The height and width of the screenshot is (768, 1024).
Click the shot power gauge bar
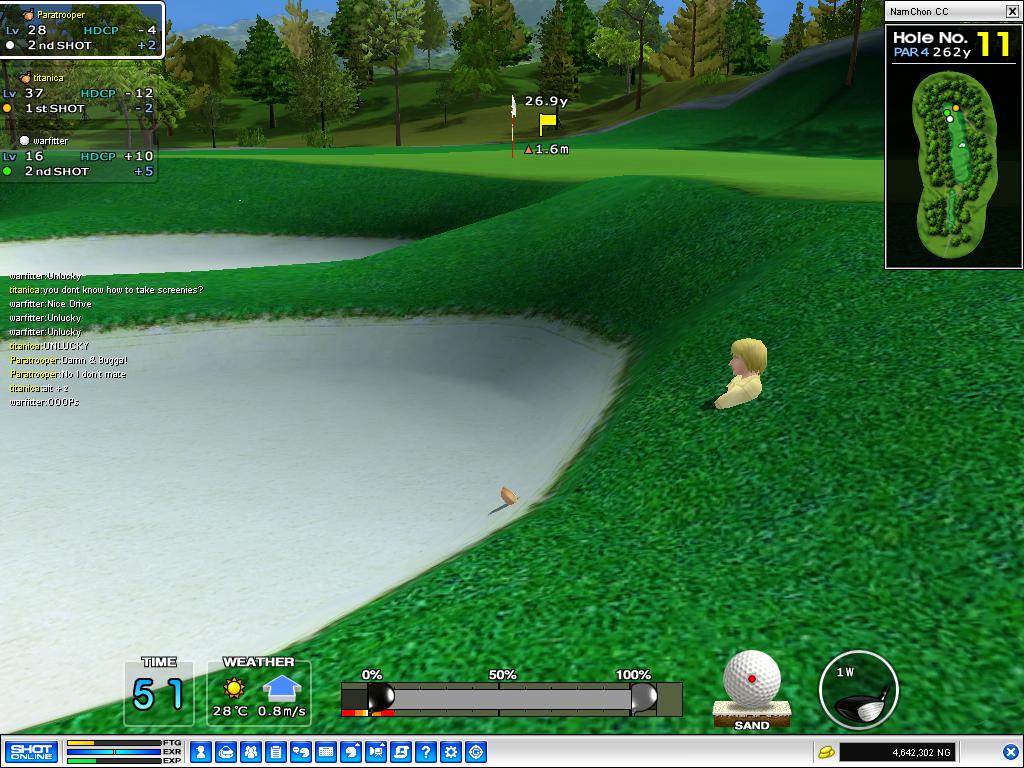click(x=510, y=697)
